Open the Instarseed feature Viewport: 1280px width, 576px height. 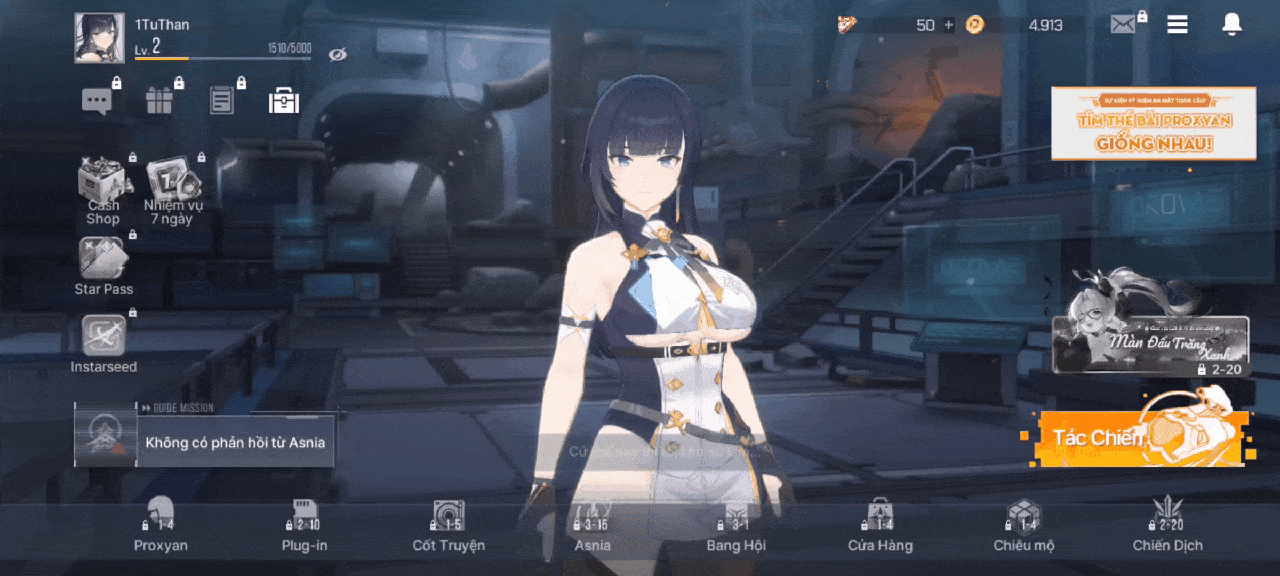103,344
